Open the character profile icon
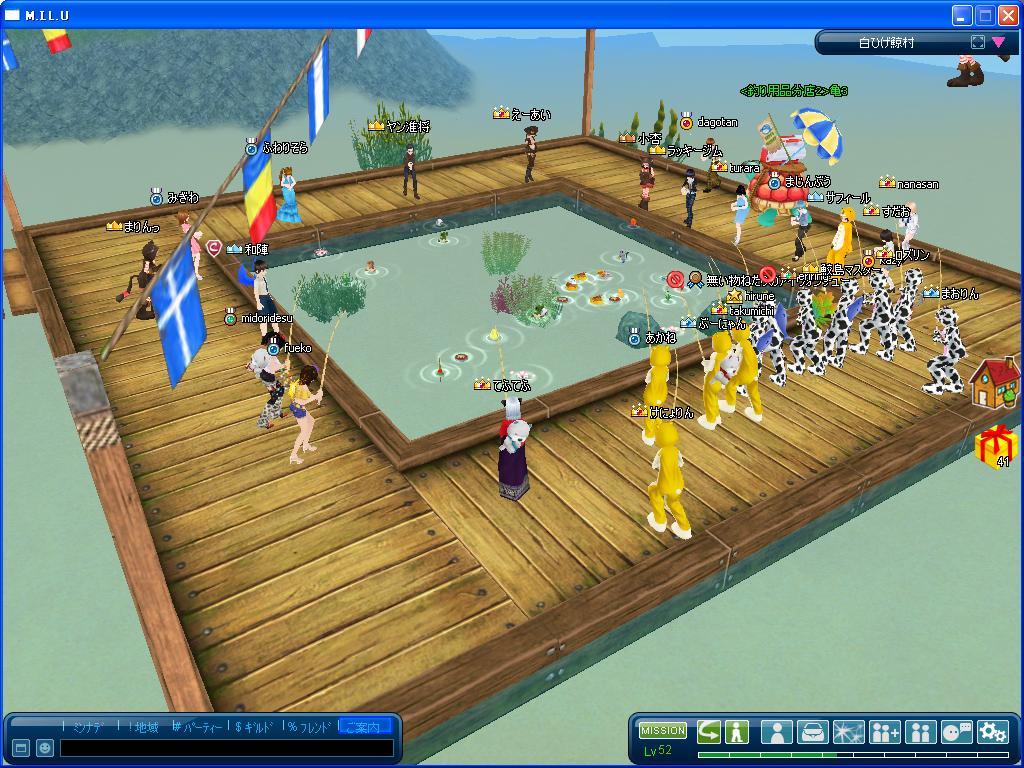Screen dimensions: 1024x768 (x=776, y=732)
